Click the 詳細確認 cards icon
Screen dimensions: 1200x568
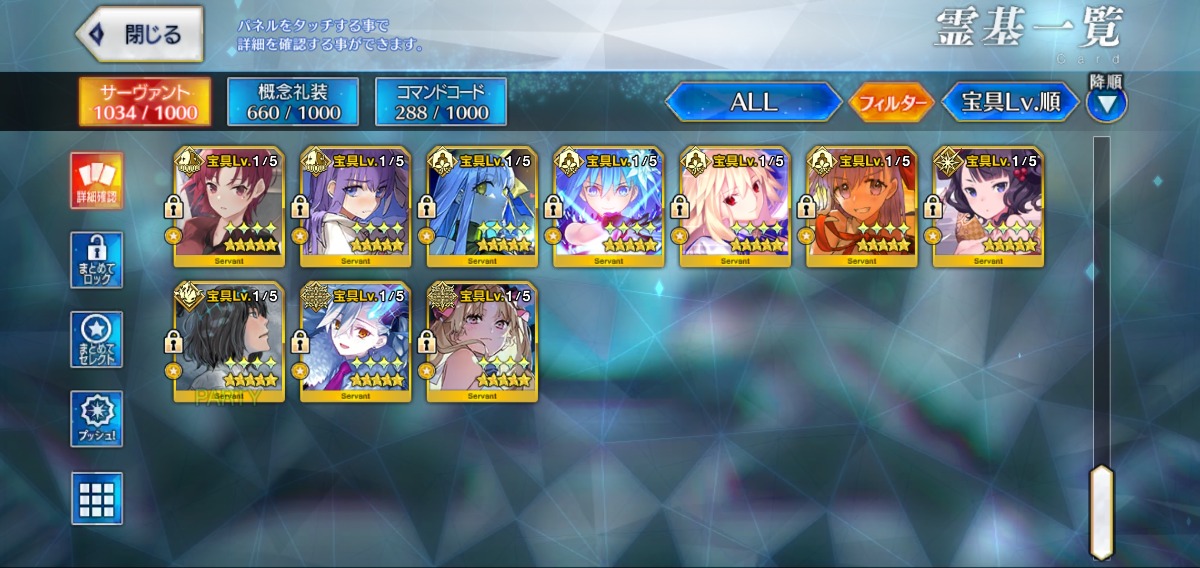pos(97,181)
